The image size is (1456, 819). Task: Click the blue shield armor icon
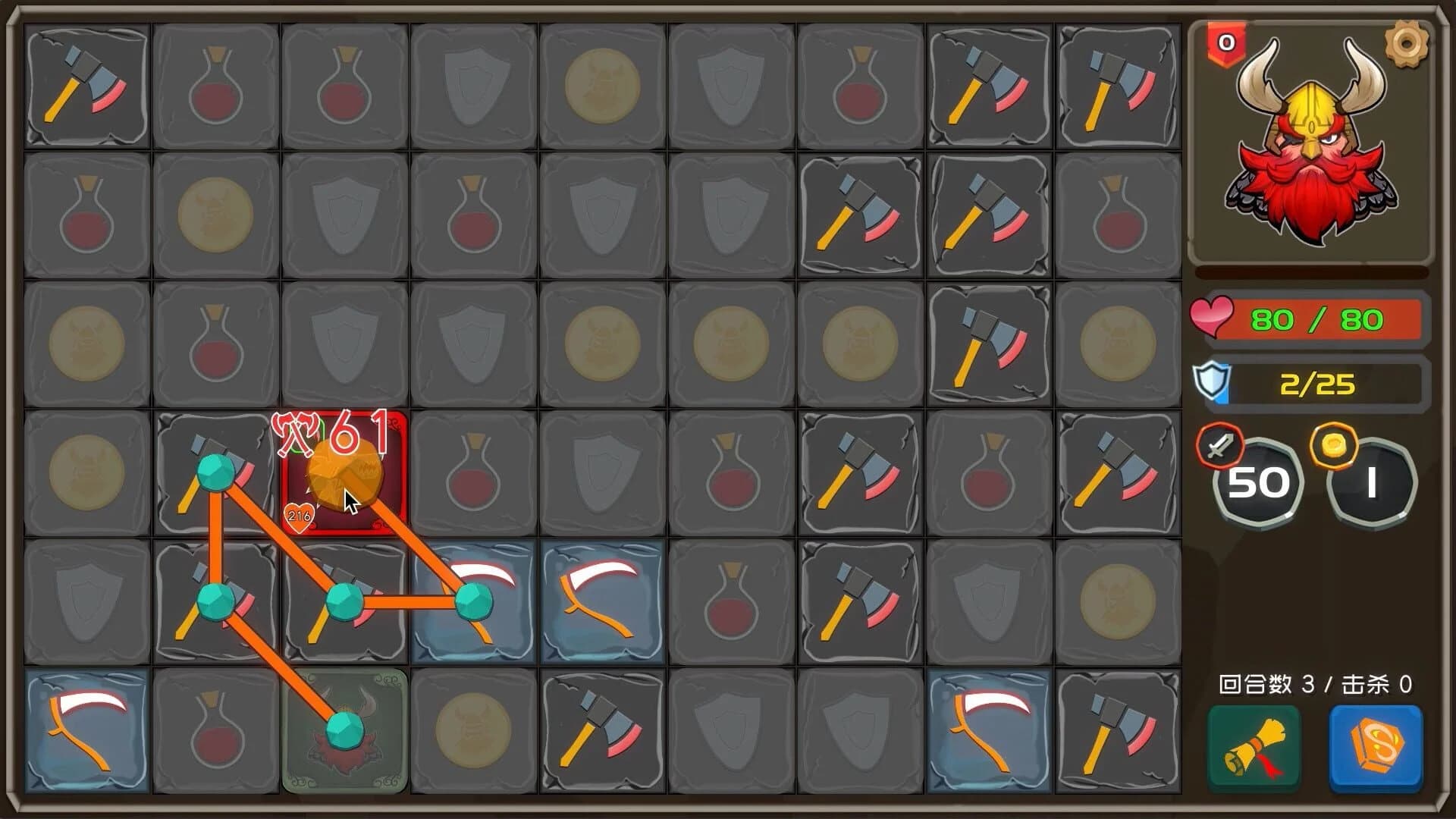[1214, 383]
